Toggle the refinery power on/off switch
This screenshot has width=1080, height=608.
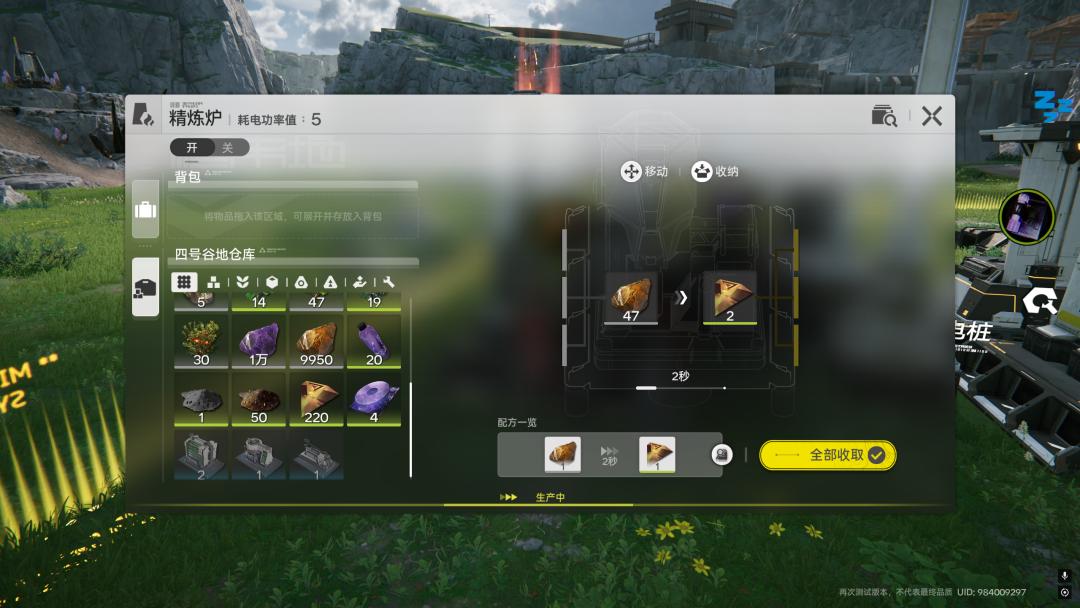click(208, 148)
